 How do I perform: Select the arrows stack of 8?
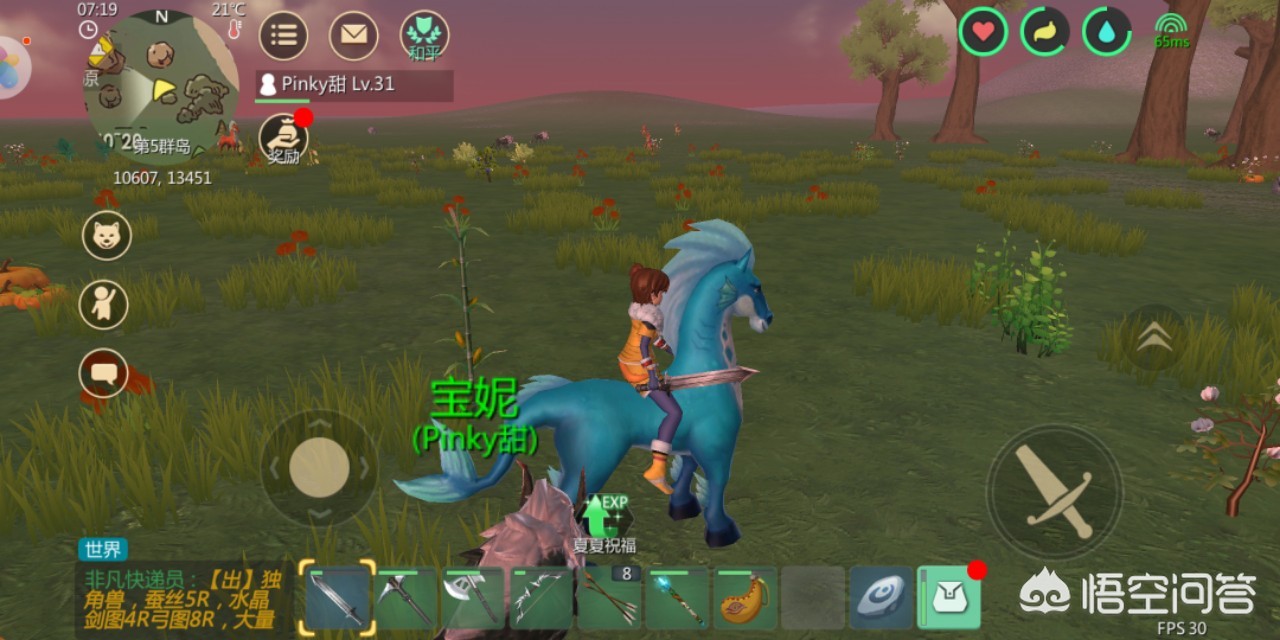click(609, 598)
